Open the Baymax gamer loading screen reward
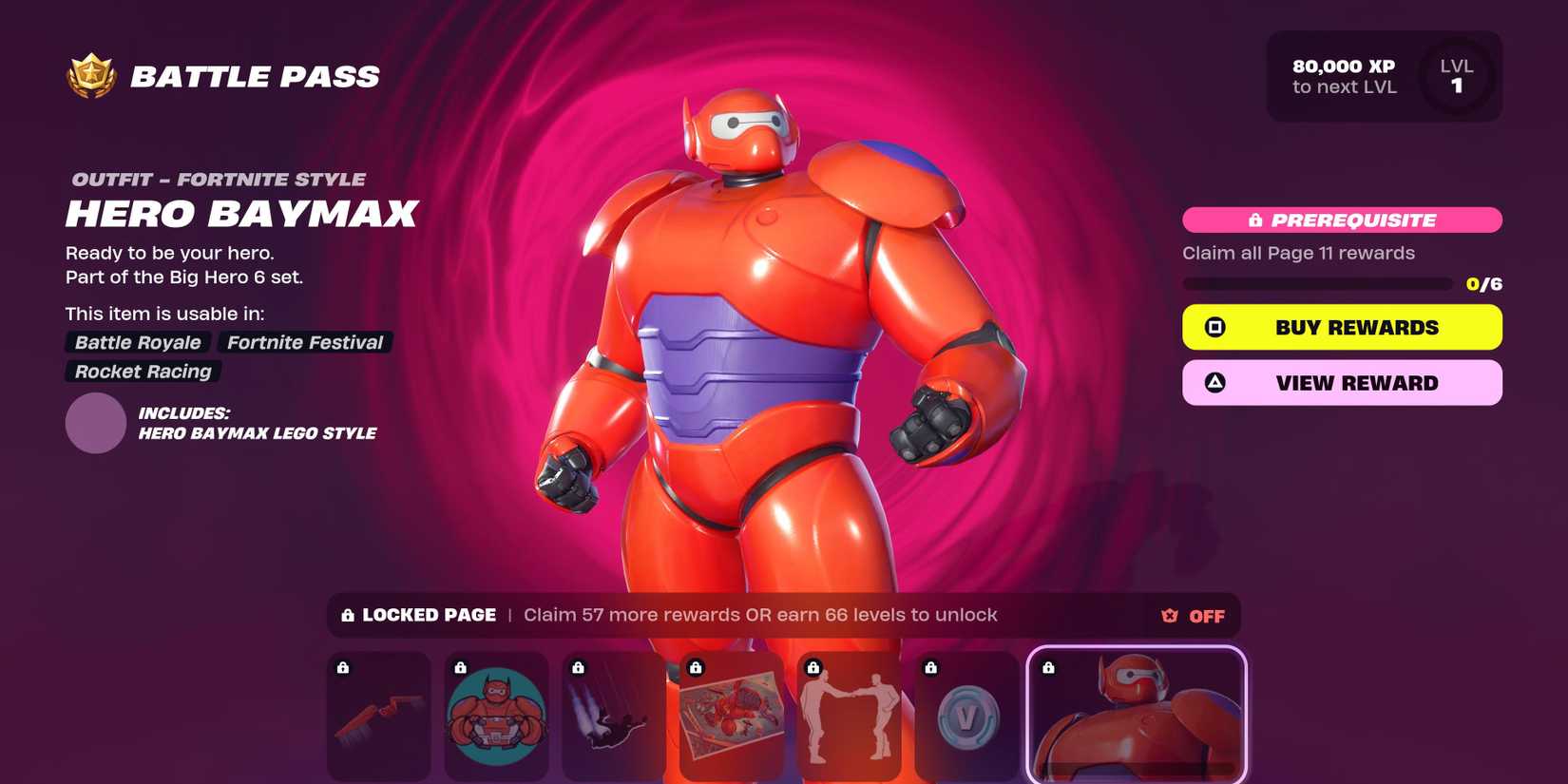This screenshot has height=784, width=1568. (496, 716)
